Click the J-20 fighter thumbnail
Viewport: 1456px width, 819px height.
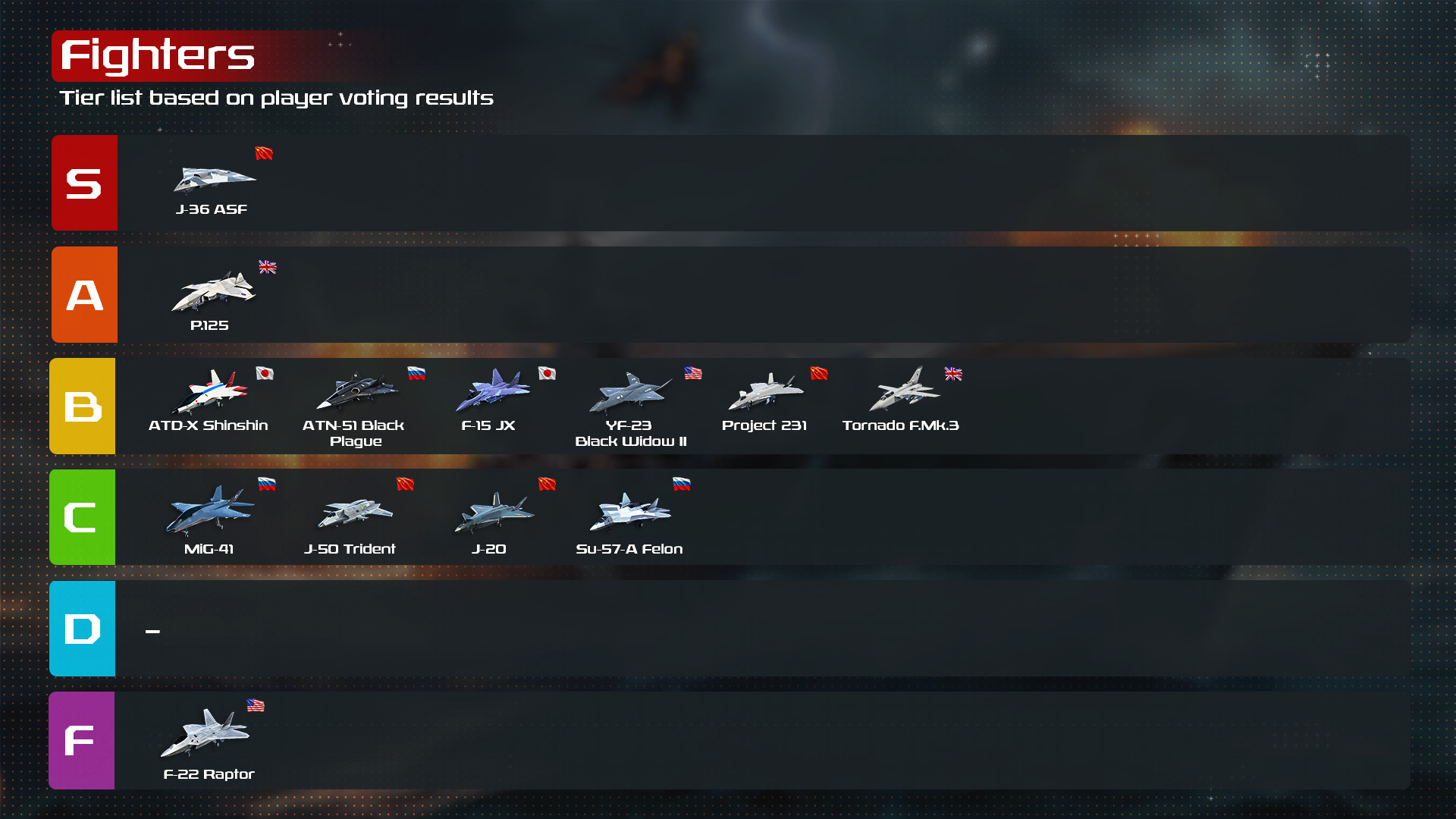coord(493,513)
